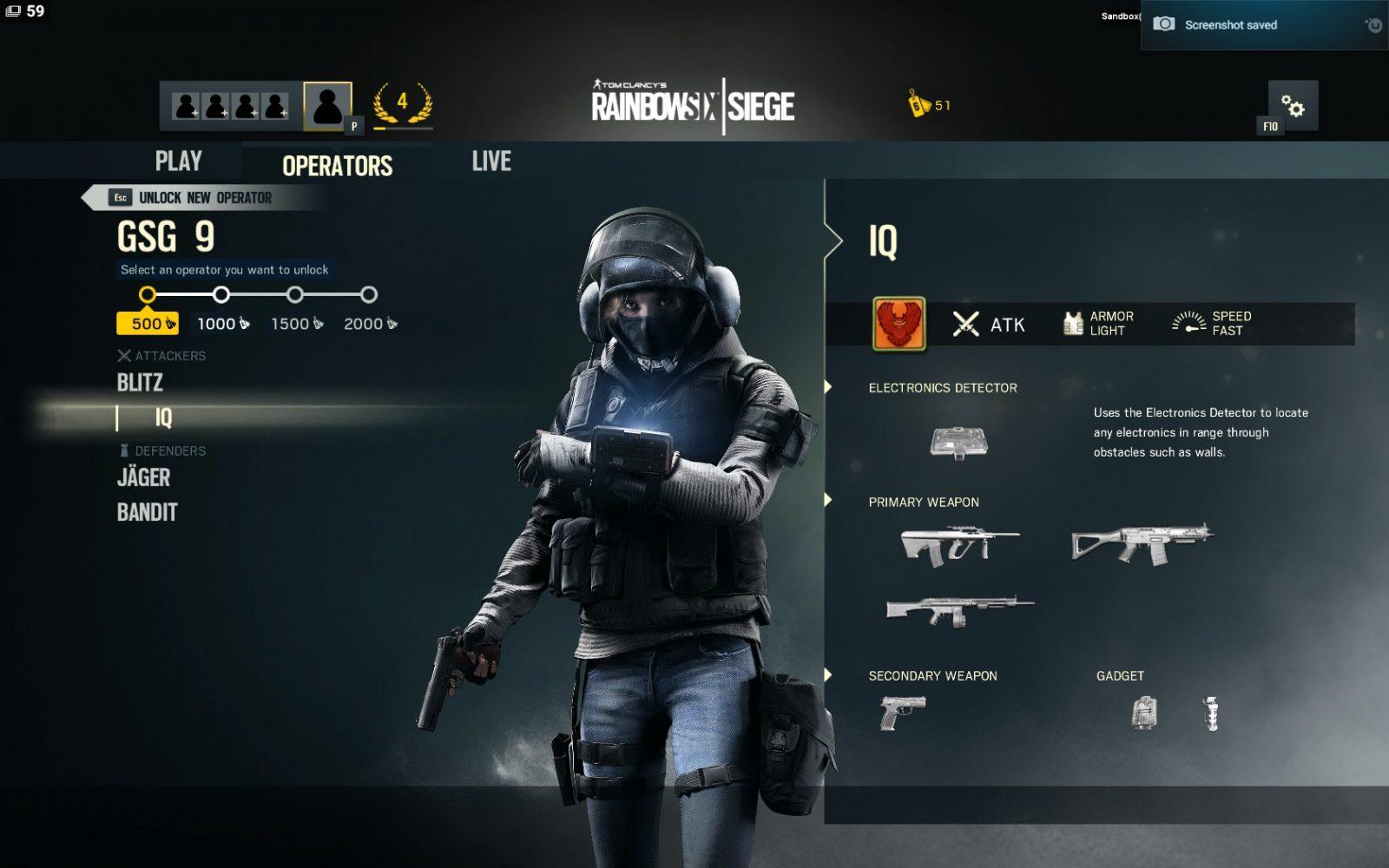Select the Jäger defender
The image size is (1389, 868).
tap(144, 477)
